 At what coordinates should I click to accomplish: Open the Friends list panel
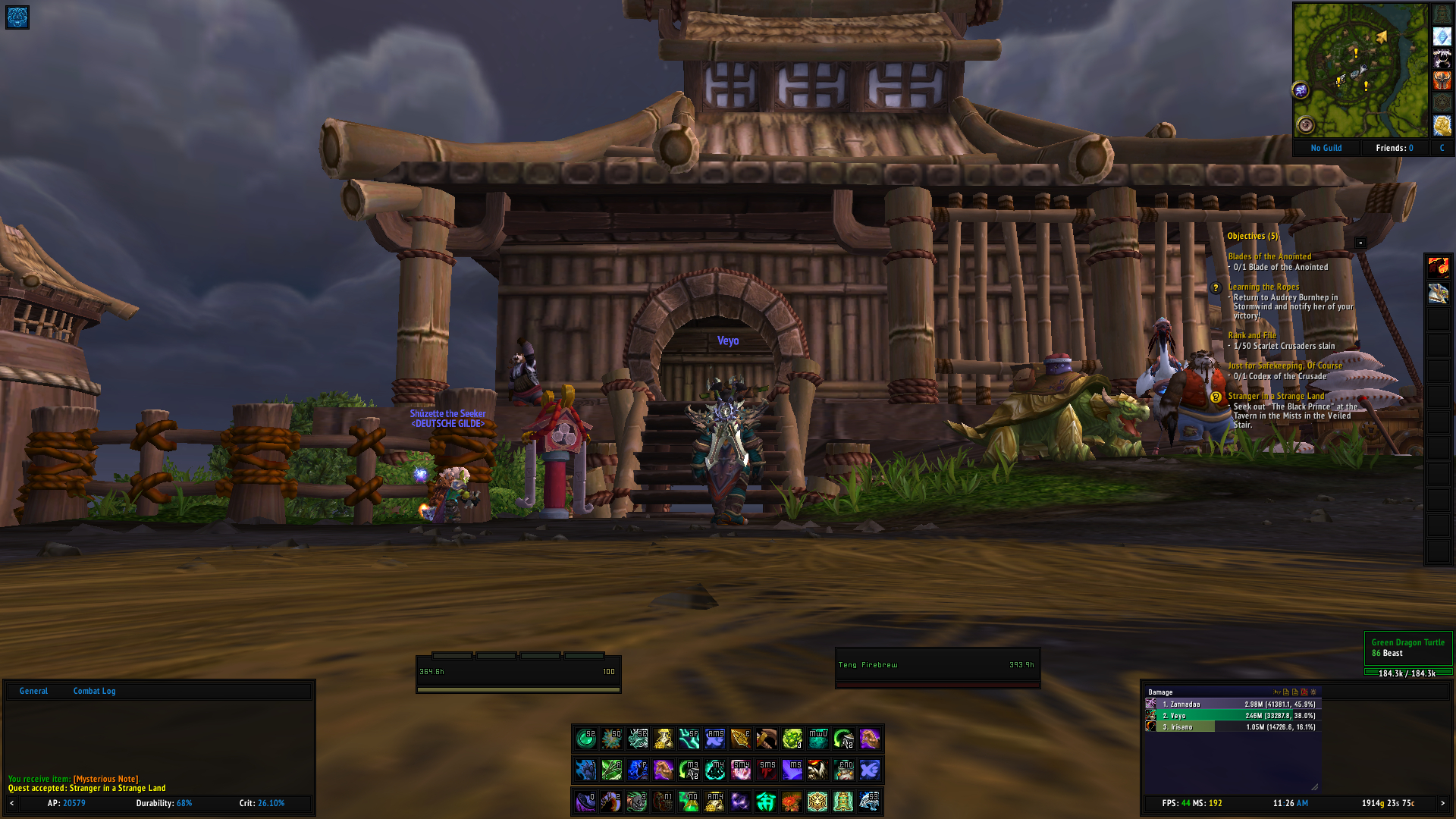tap(1394, 148)
